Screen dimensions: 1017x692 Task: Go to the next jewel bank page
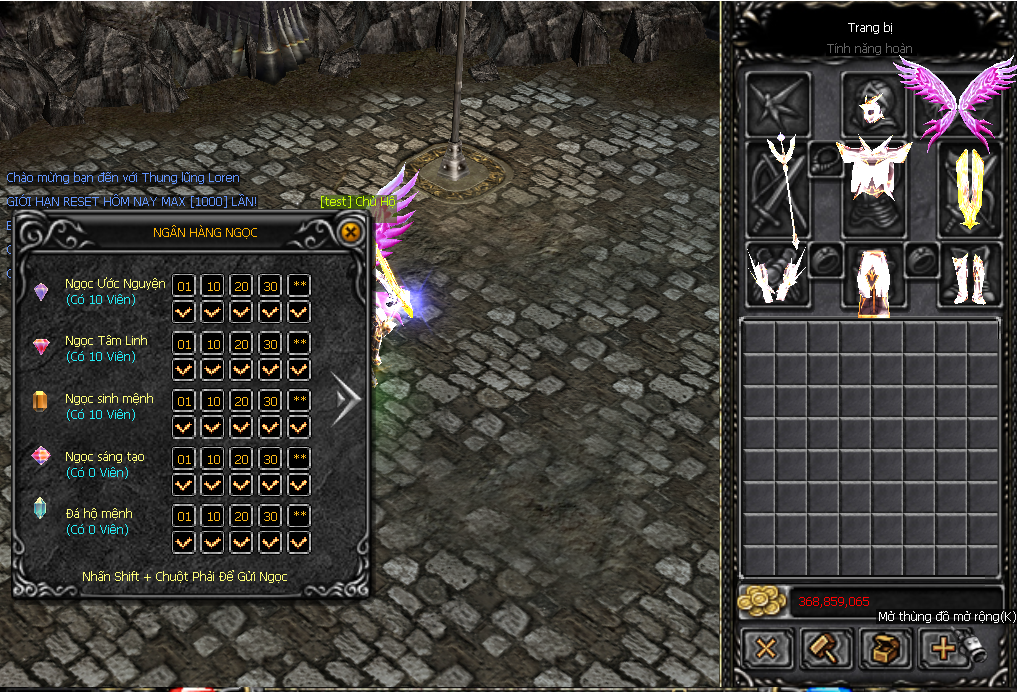point(347,400)
